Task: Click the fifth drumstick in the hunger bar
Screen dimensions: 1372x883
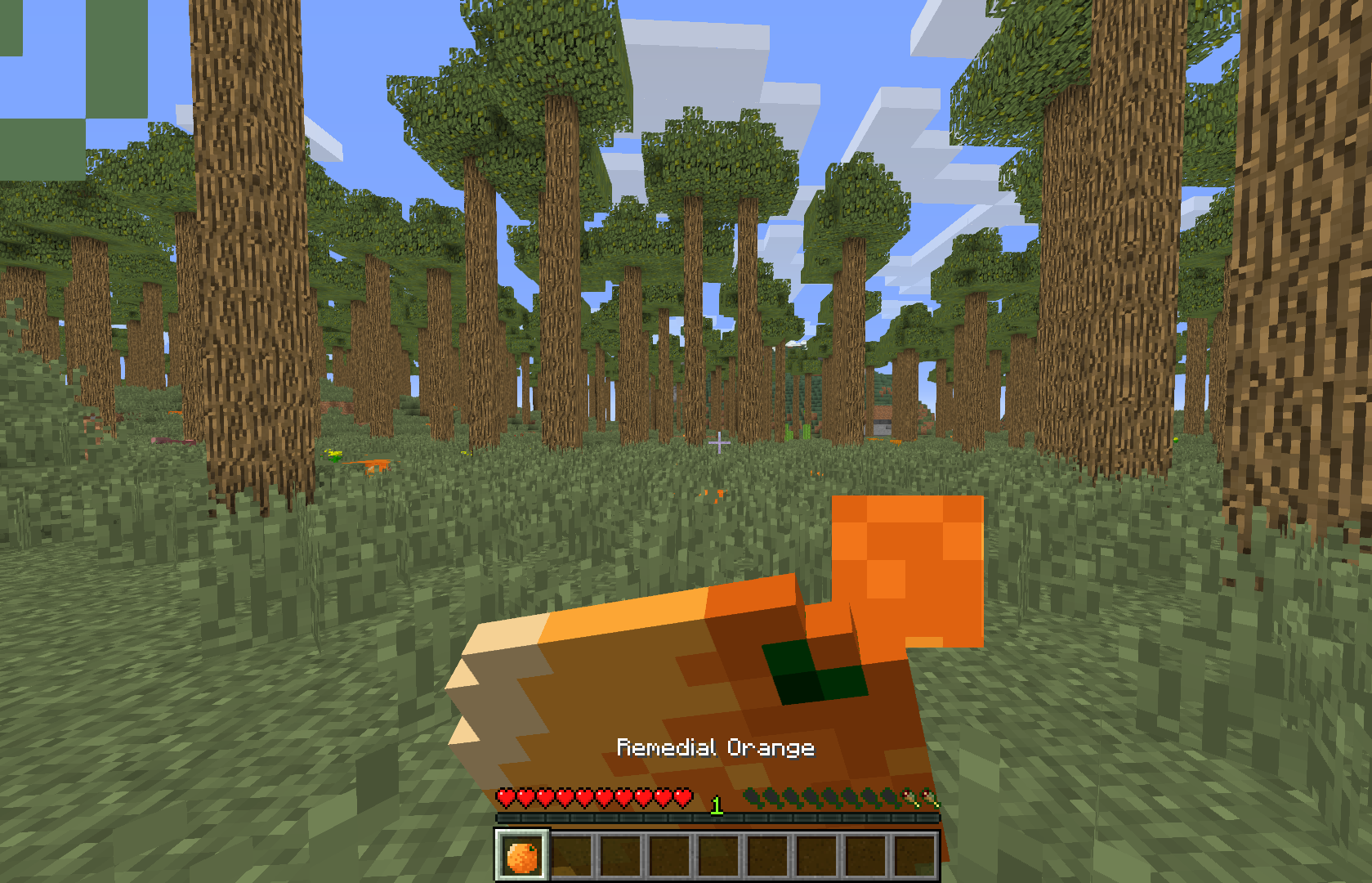Action: (x=829, y=799)
